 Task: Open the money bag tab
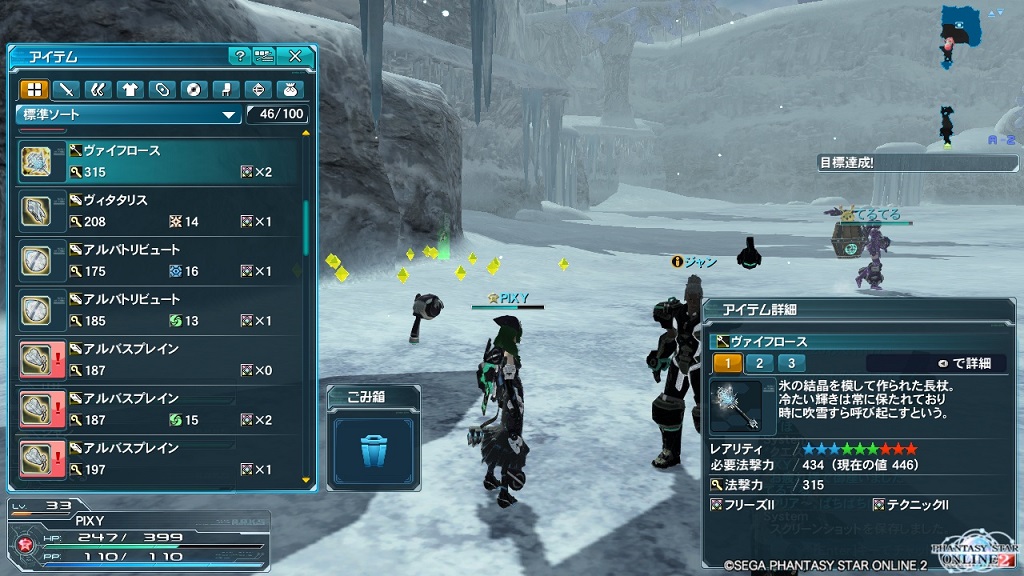tap(289, 90)
